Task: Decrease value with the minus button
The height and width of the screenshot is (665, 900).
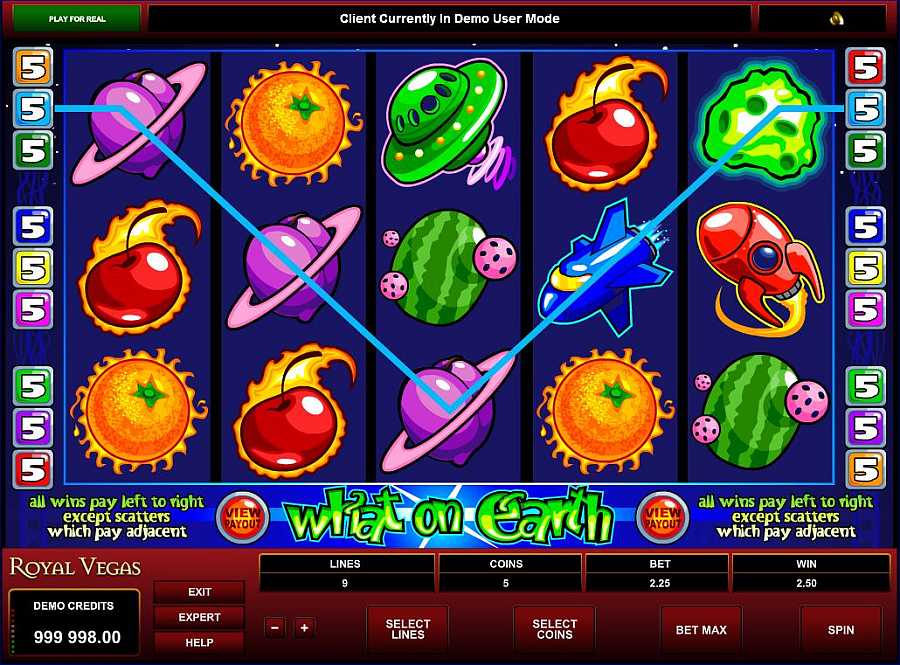Action: click(276, 628)
